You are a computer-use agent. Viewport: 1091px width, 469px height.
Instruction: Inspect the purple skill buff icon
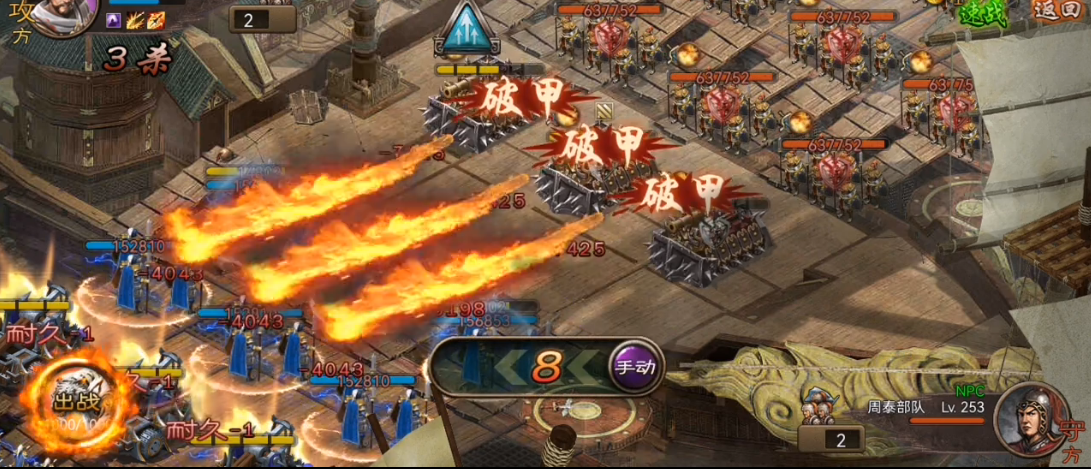[x=113, y=19]
